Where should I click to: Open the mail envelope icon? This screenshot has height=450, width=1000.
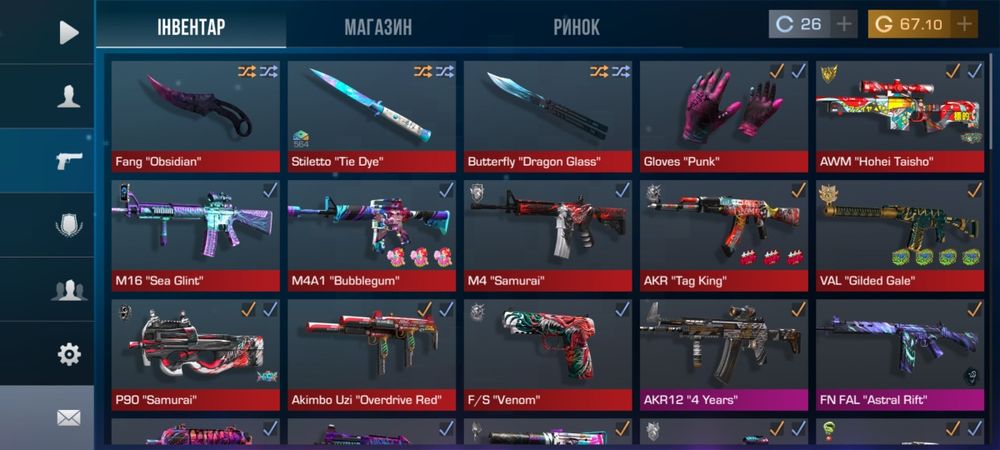point(68,418)
